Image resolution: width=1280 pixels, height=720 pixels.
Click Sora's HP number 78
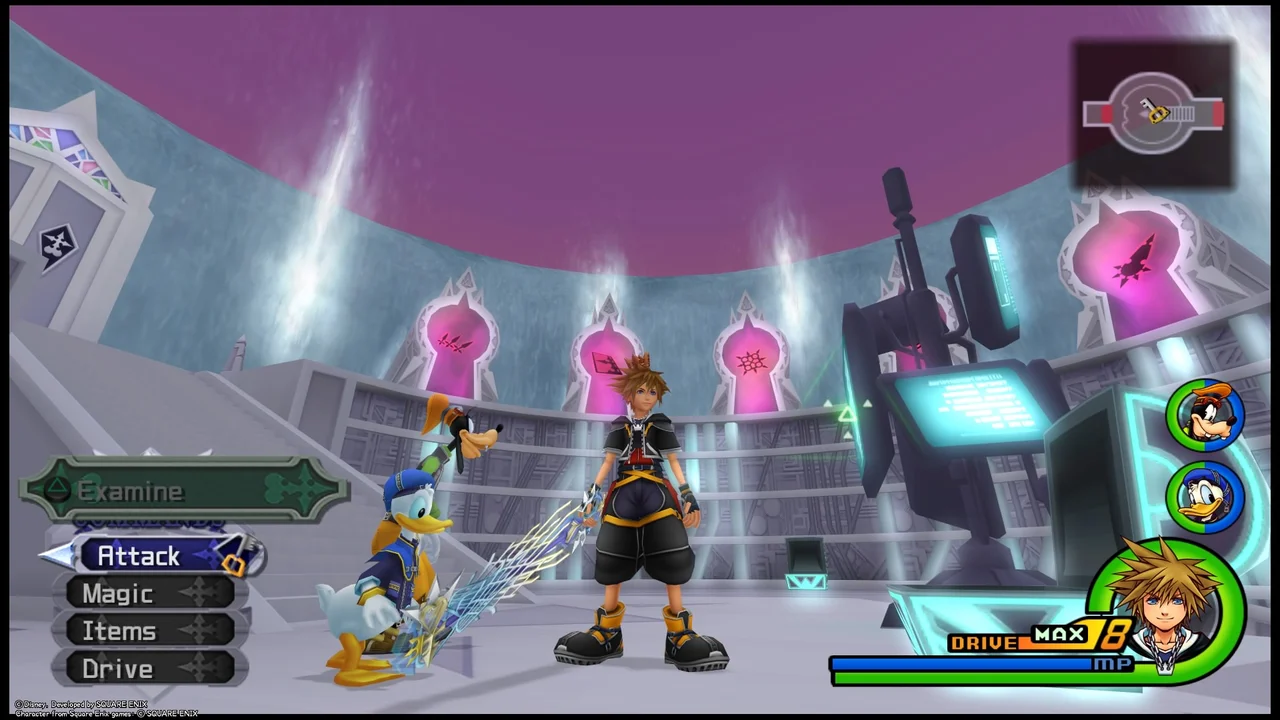[1105, 635]
